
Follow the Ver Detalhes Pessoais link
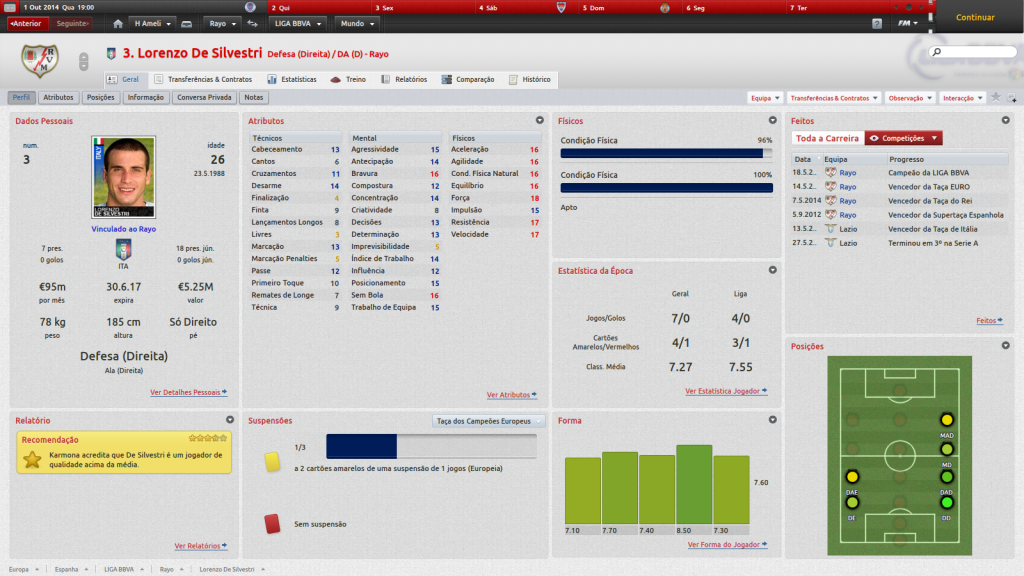coord(188,392)
